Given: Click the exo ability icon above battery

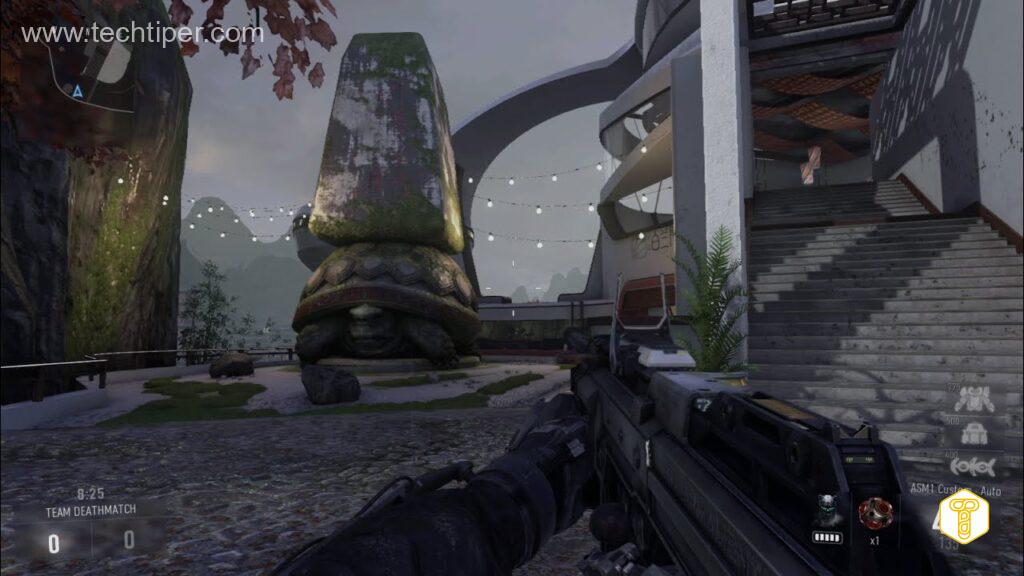Looking at the screenshot, I should 826,509.
